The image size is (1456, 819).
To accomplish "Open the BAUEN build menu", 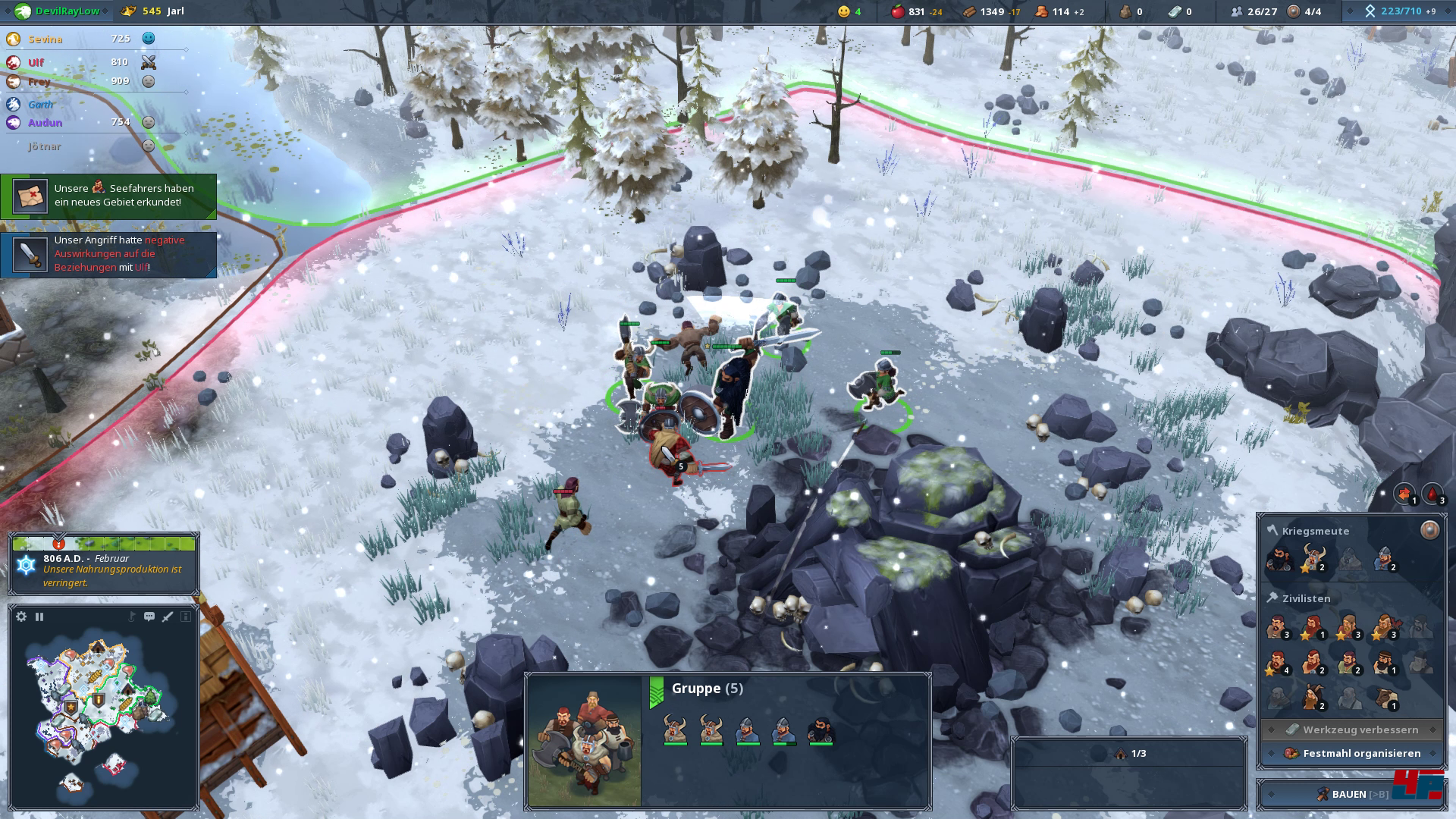I will 1352,794.
